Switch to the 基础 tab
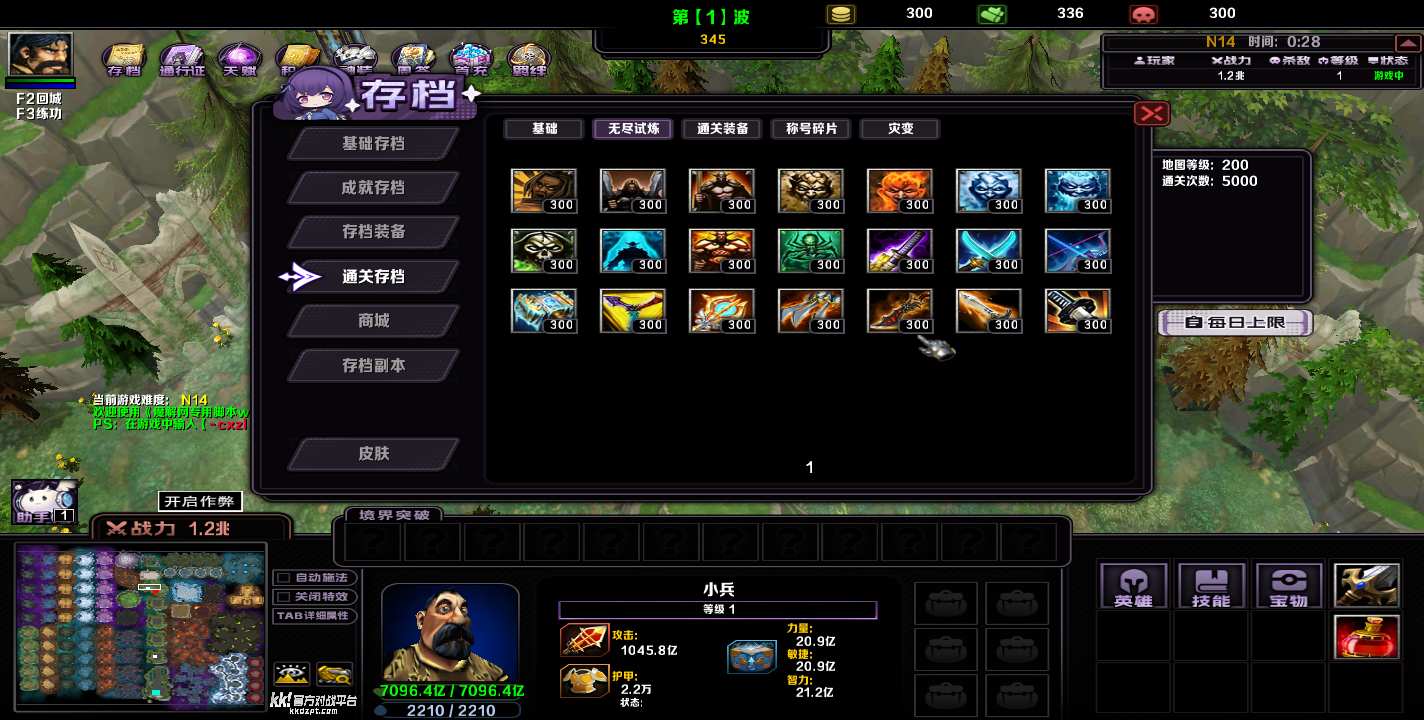Screen dimensions: 1424x720 coord(544,129)
